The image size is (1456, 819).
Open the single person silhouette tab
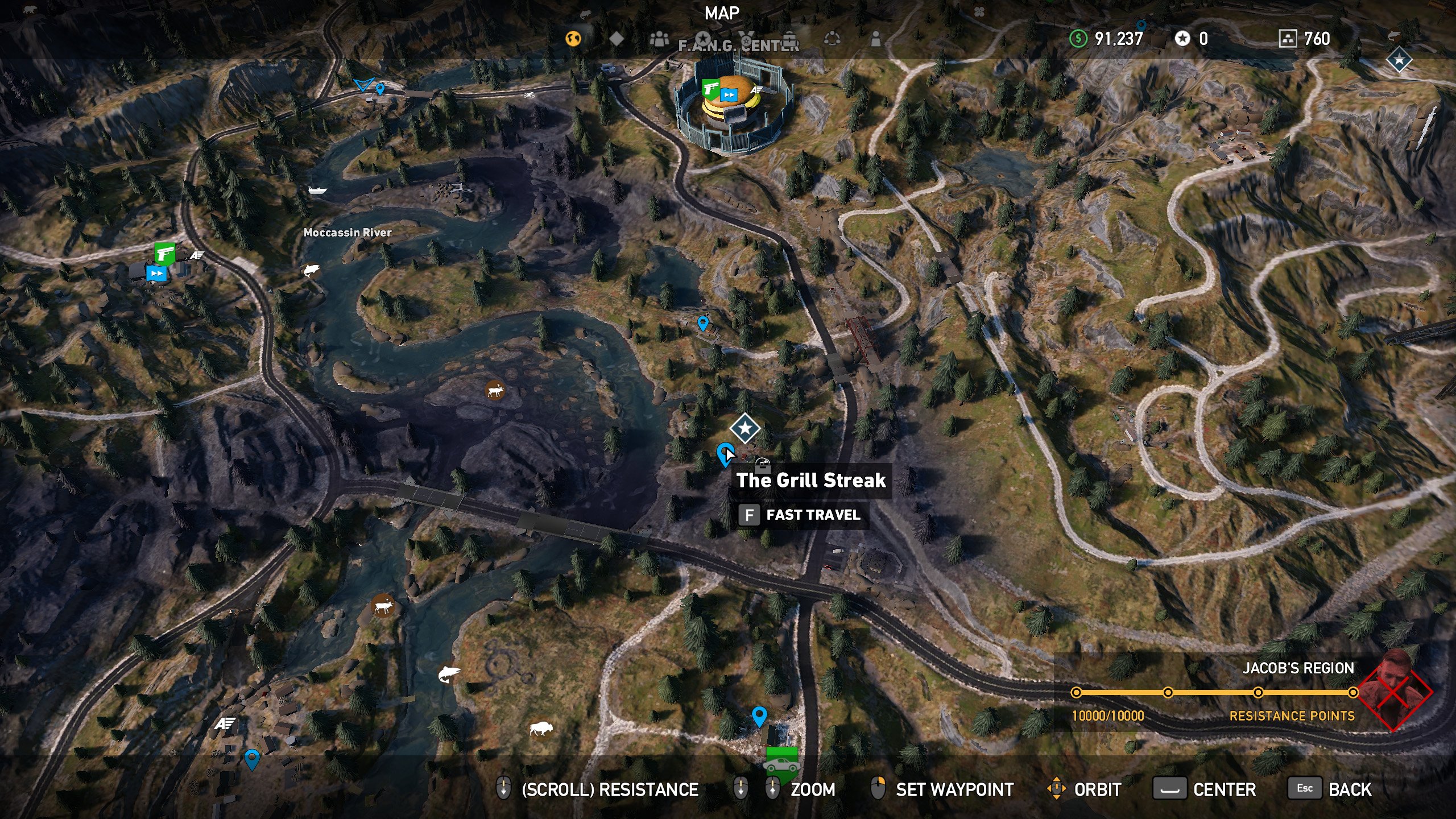click(x=876, y=39)
